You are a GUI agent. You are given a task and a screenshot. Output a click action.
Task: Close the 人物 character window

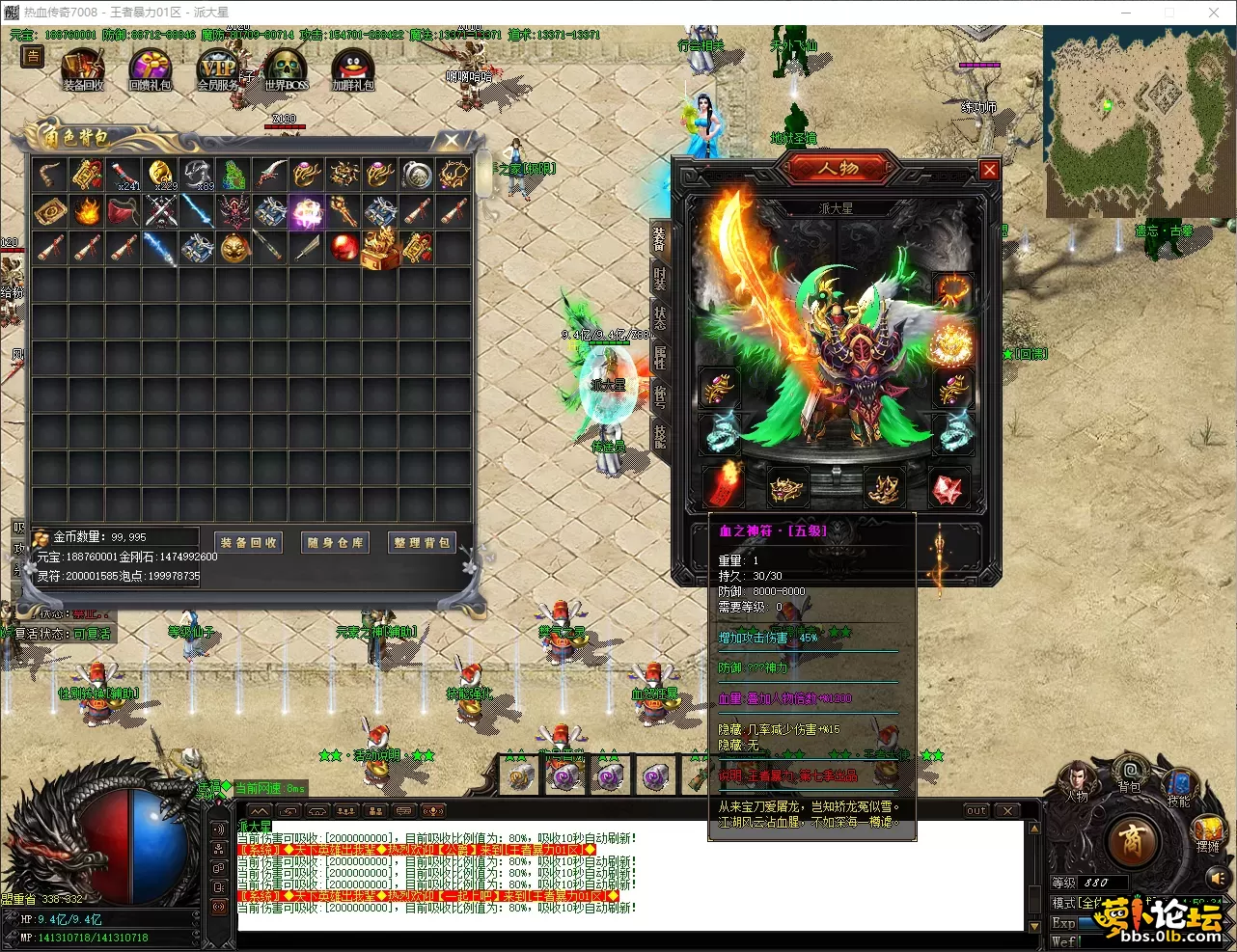tap(989, 170)
